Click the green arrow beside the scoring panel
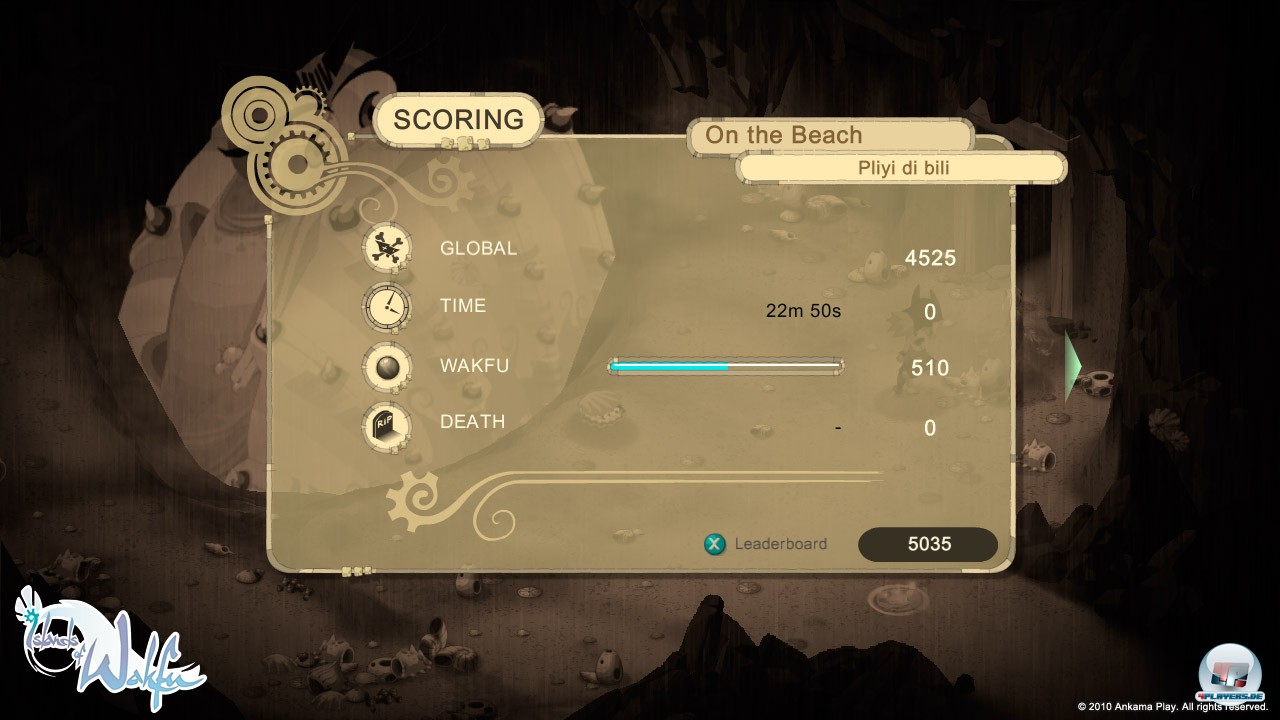The height and width of the screenshot is (720, 1280). 1075,366
